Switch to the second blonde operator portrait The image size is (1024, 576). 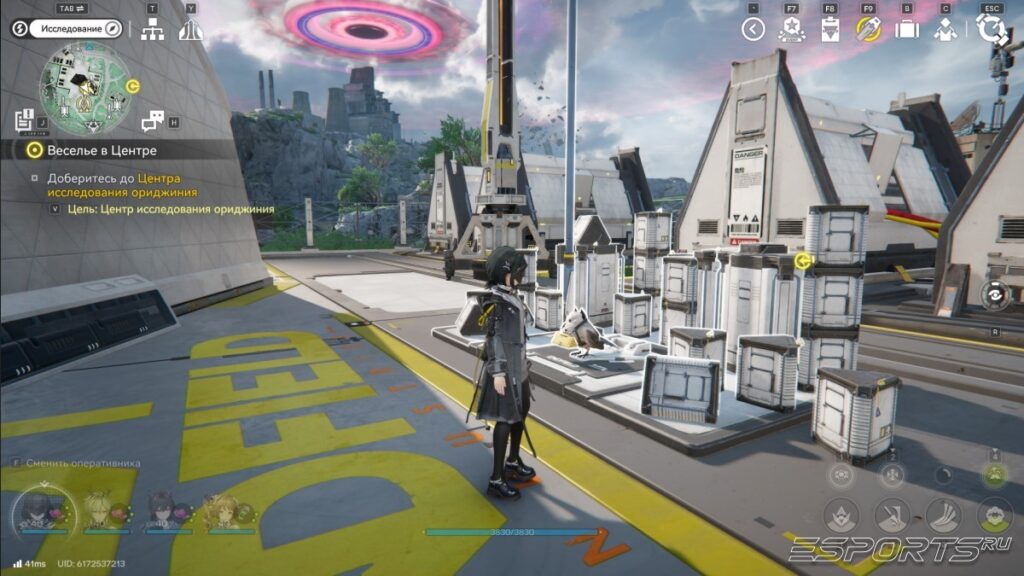(x=98, y=511)
